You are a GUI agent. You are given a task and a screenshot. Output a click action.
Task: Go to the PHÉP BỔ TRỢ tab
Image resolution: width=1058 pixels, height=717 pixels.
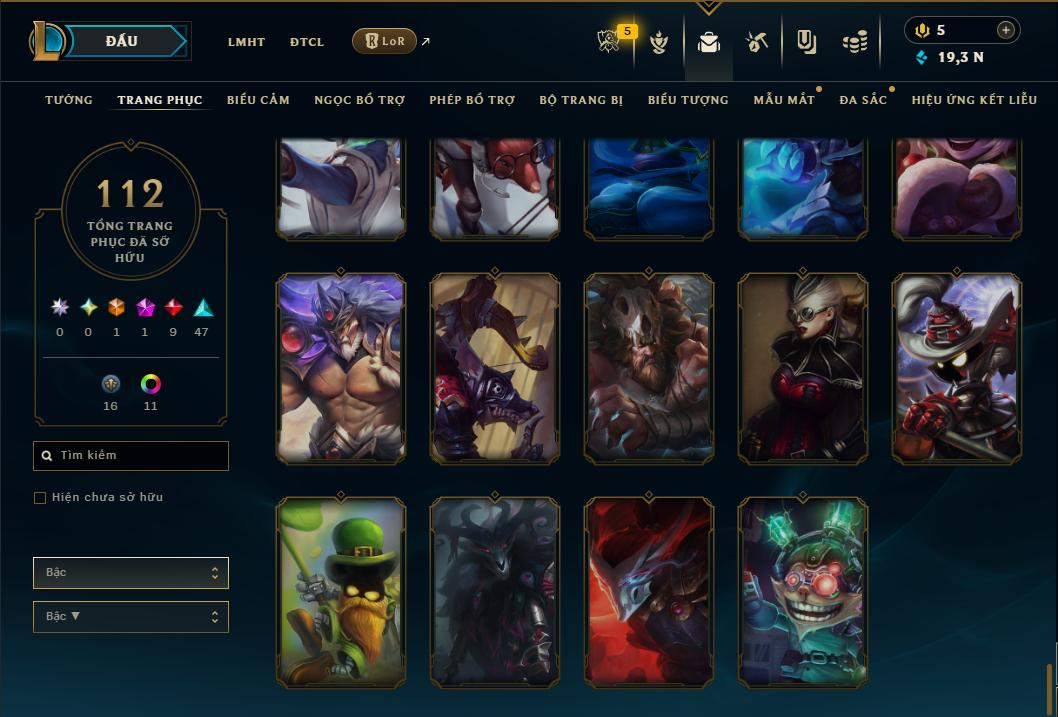[472, 100]
